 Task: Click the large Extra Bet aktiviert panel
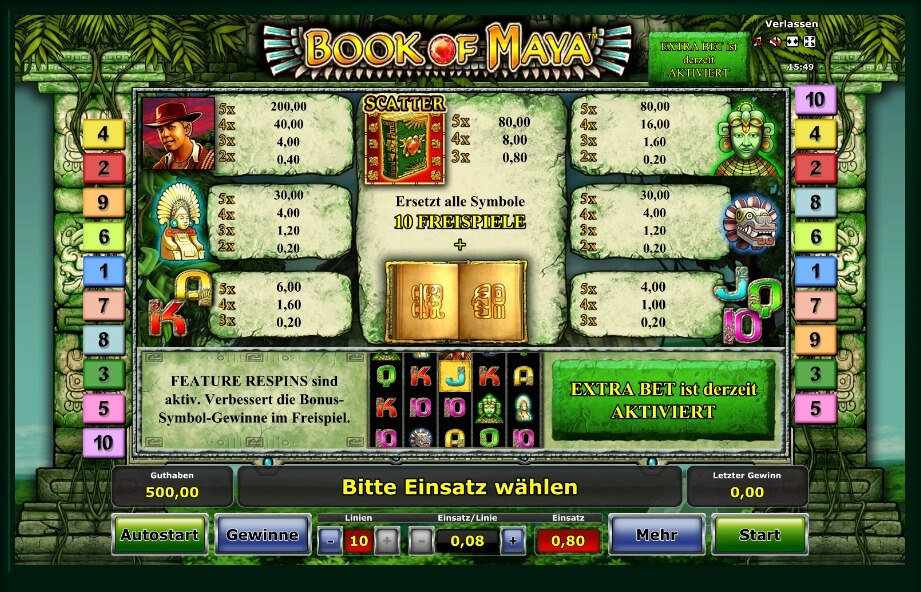[663, 400]
